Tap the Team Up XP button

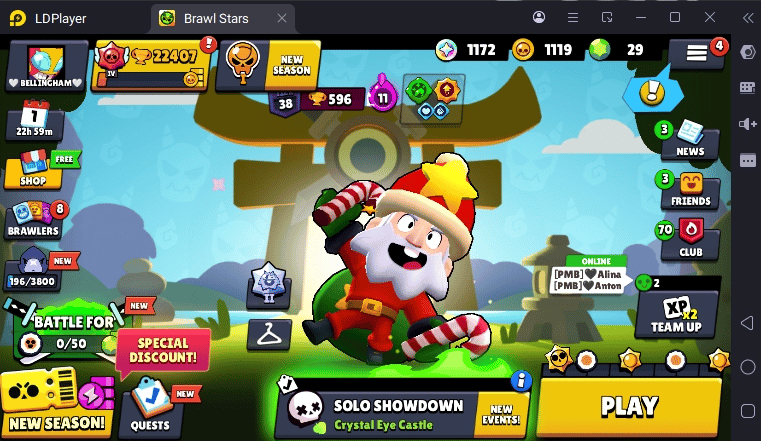[x=677, y=315]
